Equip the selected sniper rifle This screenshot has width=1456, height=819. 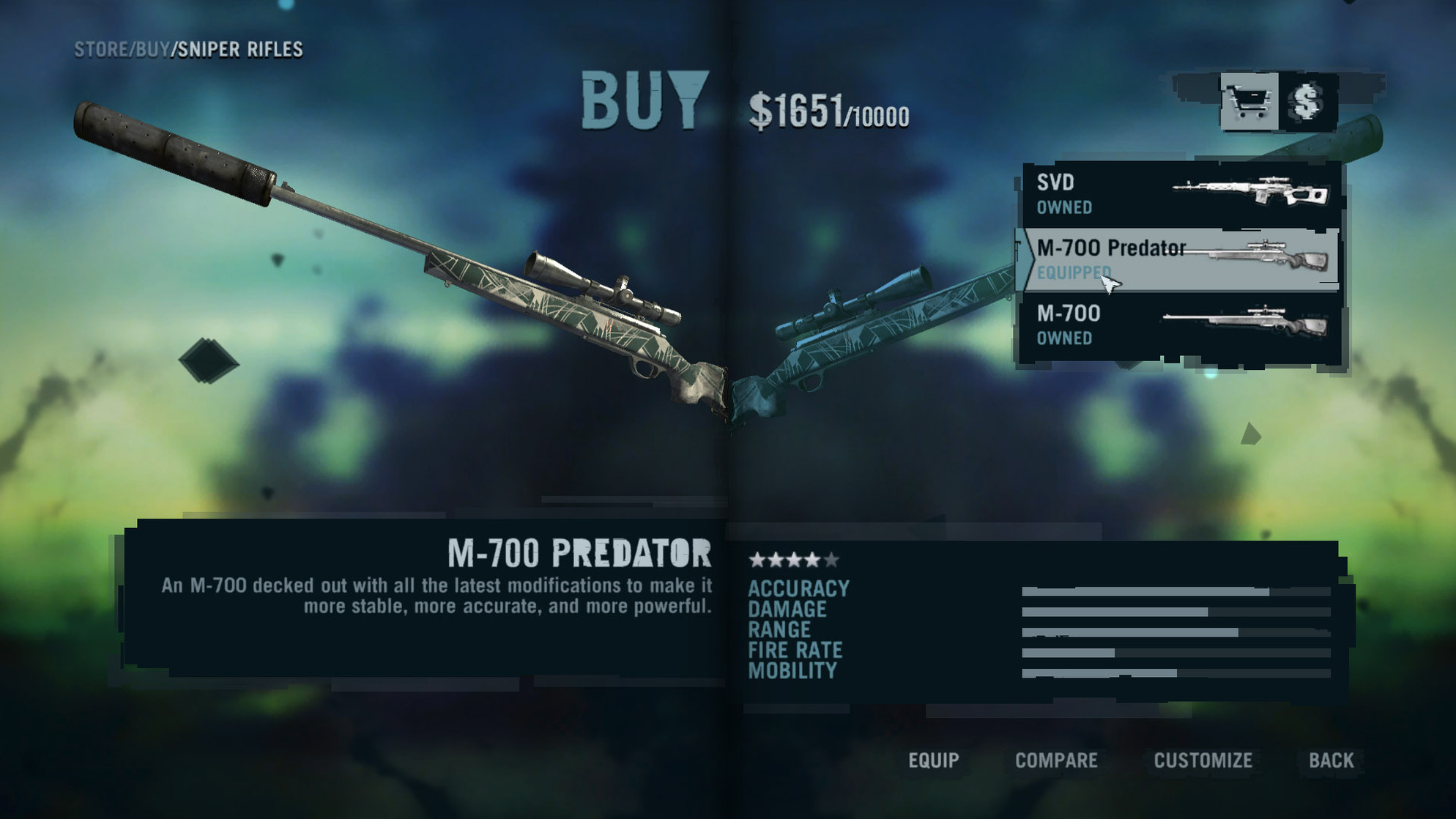(933, 760)
